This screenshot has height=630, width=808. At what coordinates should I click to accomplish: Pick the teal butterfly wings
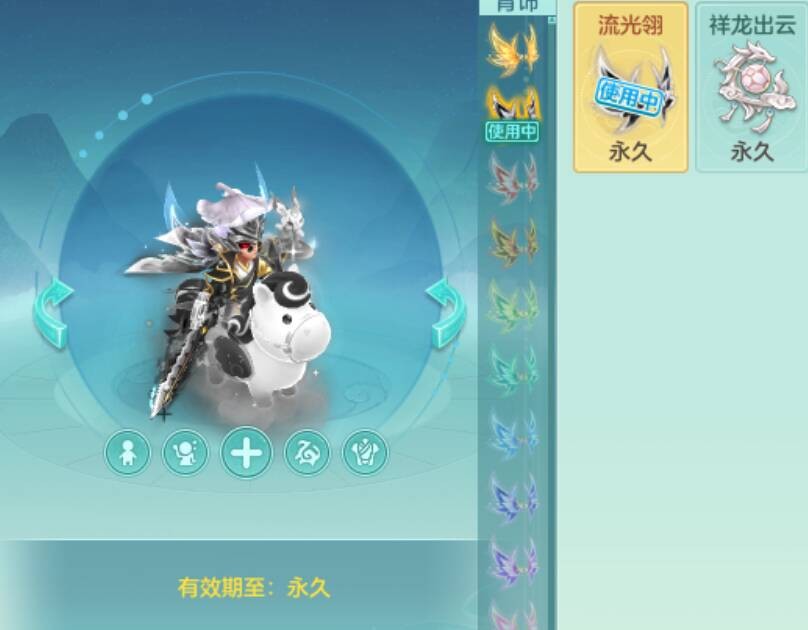point(512,369)
